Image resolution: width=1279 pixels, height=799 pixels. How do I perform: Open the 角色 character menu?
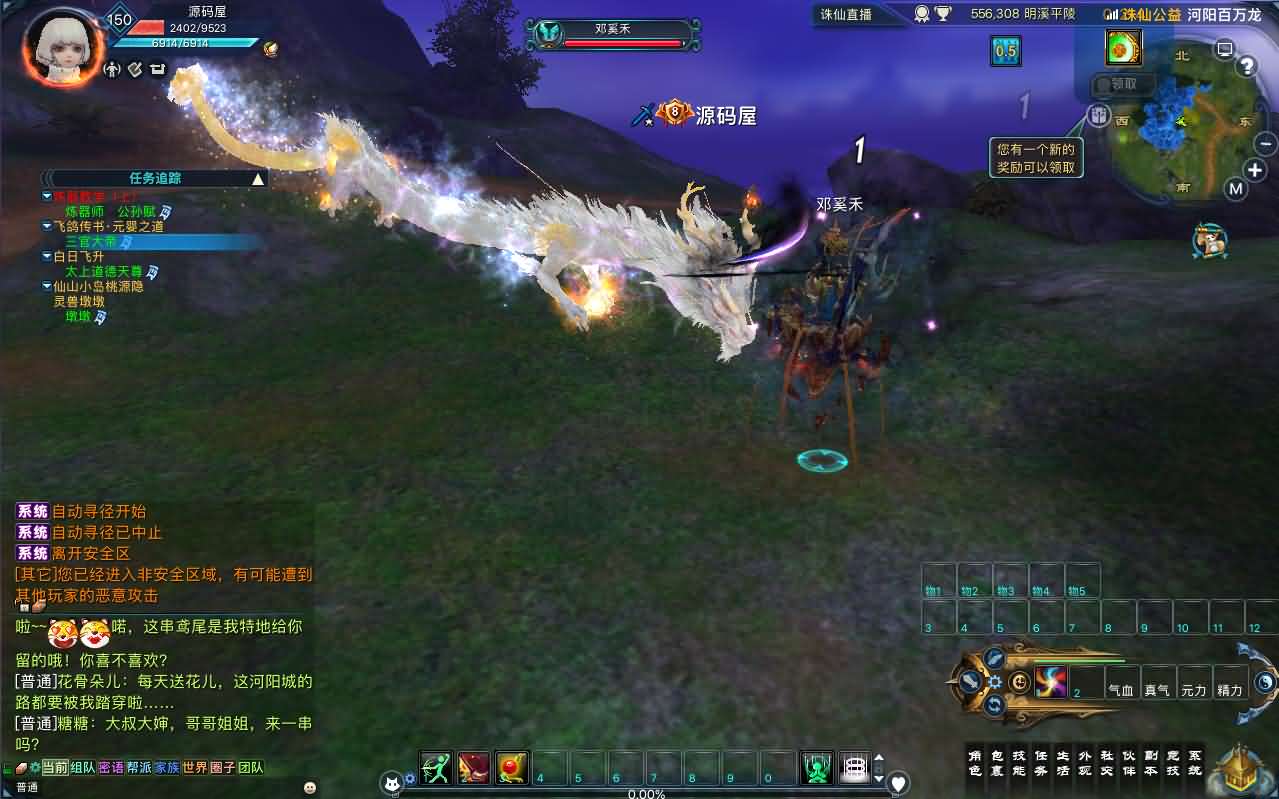tap(975, 763)
